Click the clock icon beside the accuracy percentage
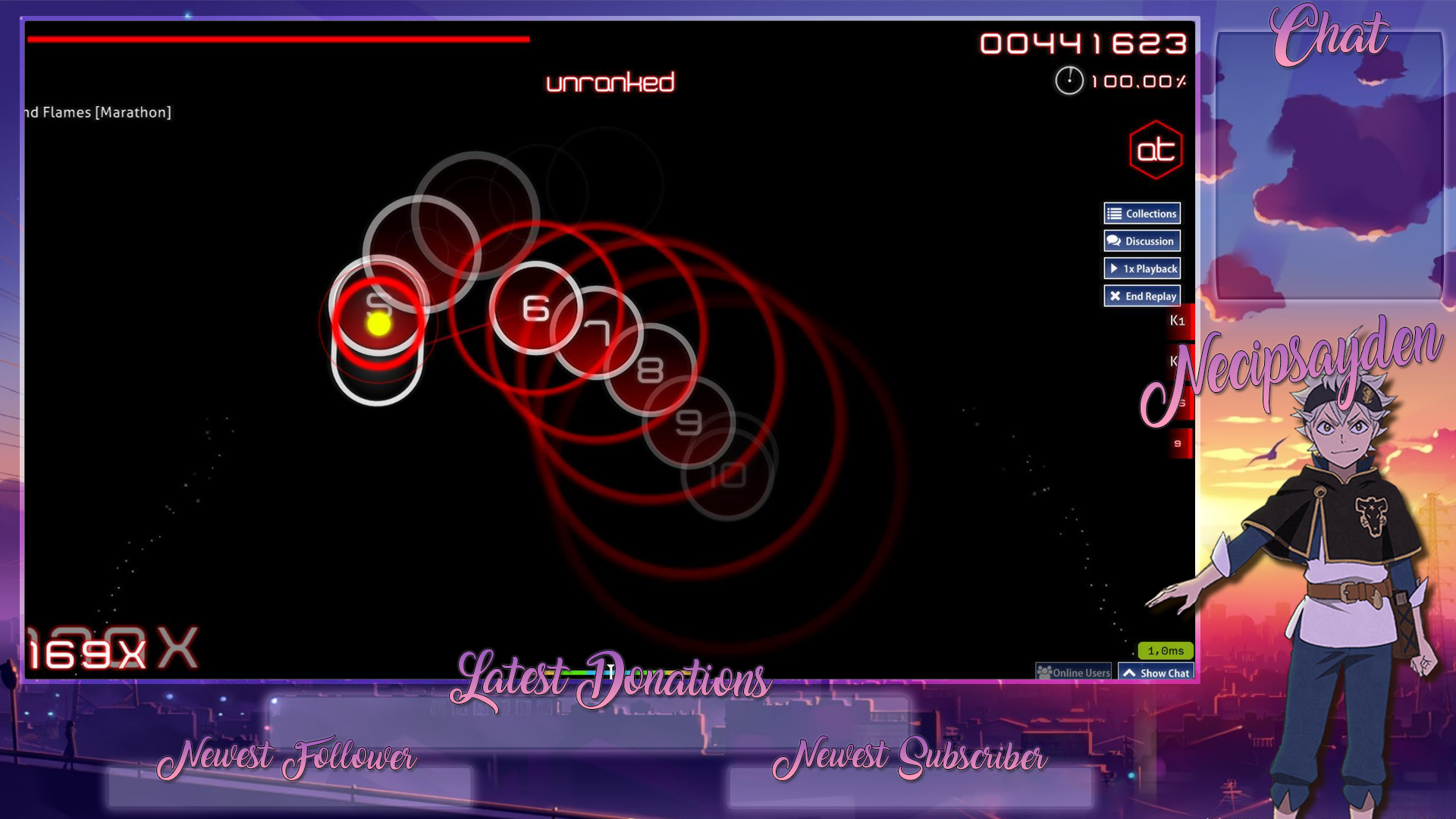Image resolution: width=1456 pixels, height=819 pixels. point(1071,80)
